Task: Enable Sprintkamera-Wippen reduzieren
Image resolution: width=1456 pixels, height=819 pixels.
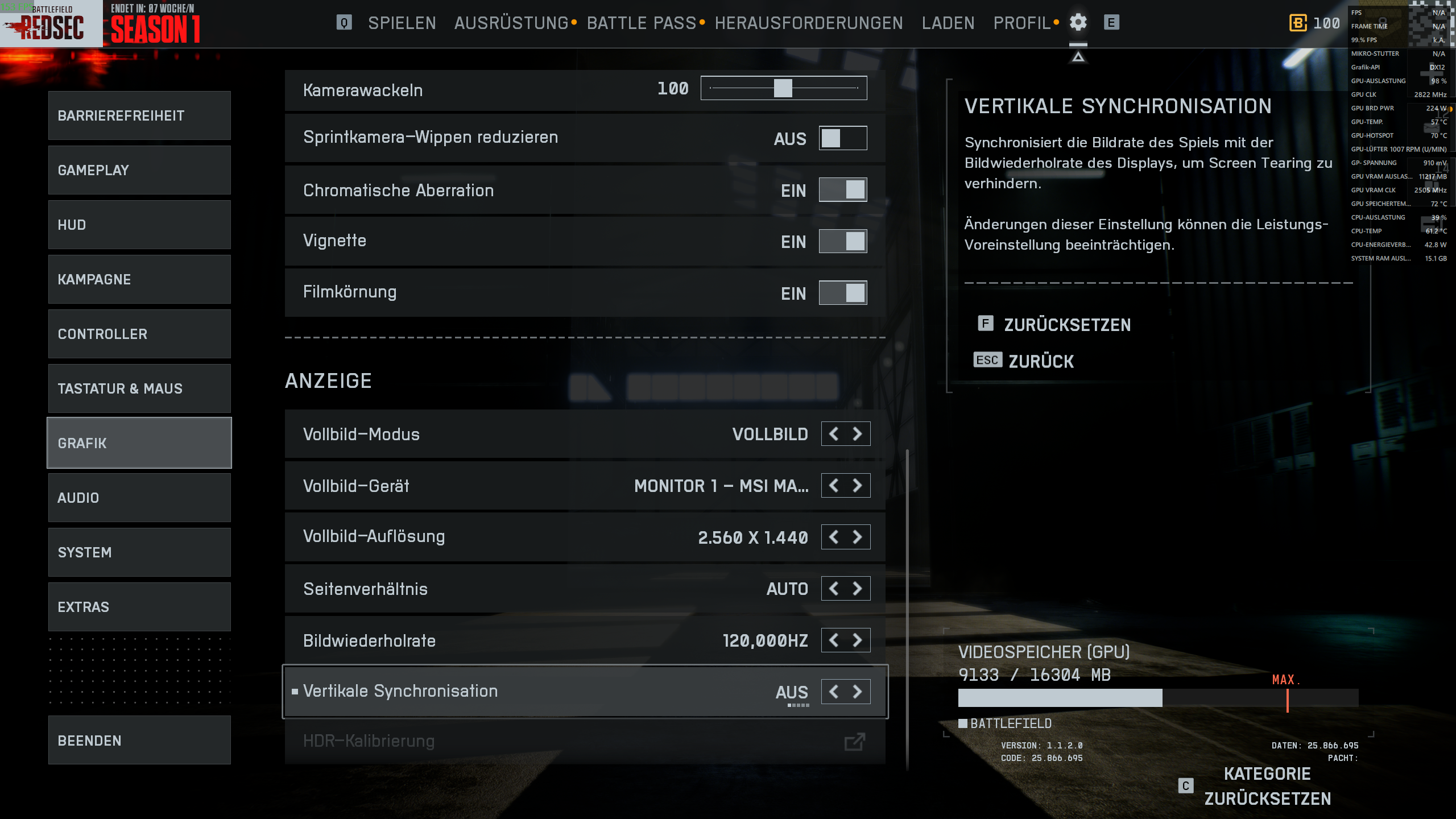Action: [842, 138]
